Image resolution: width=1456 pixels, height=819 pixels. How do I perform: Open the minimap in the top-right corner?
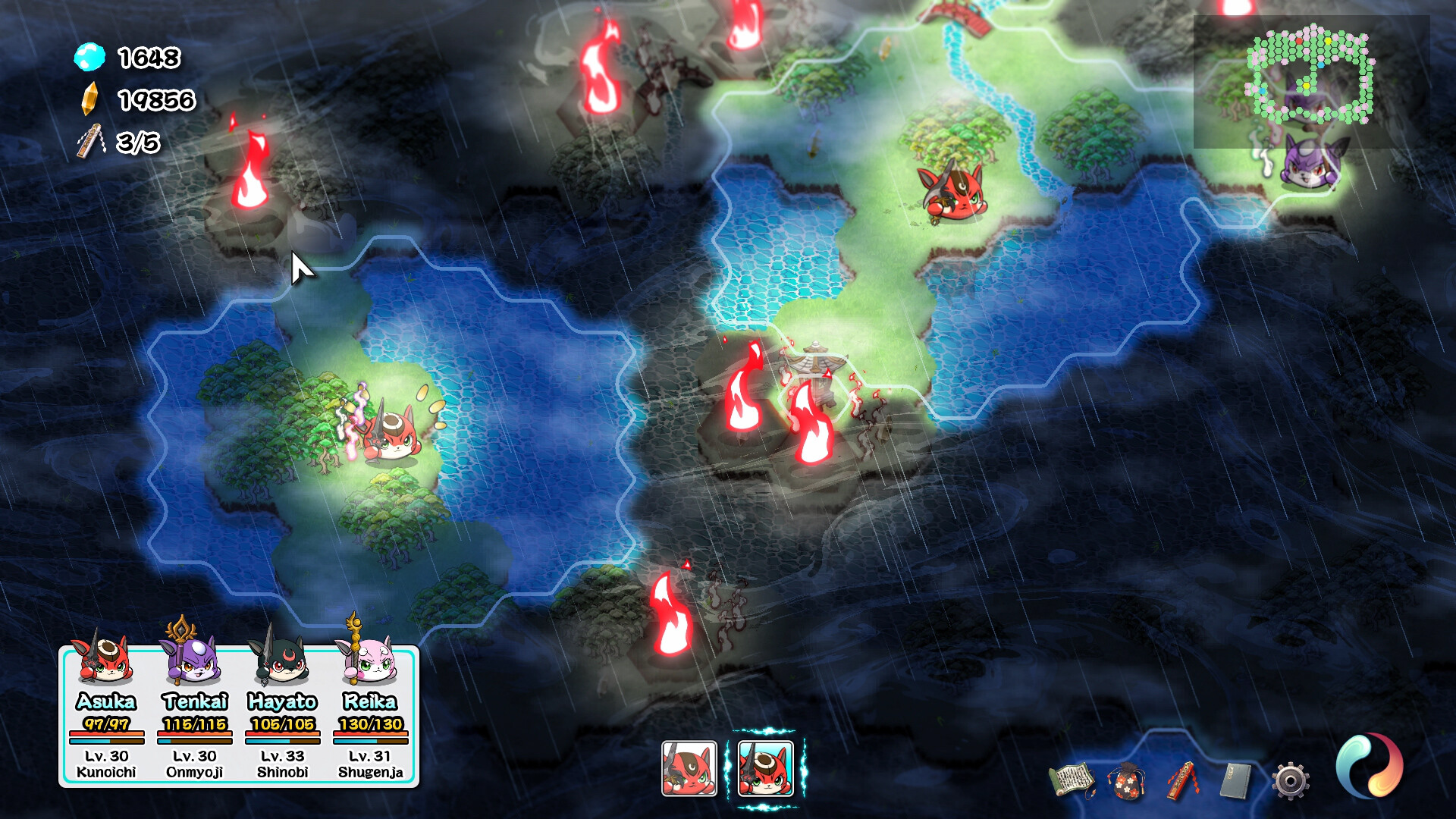1312,76
